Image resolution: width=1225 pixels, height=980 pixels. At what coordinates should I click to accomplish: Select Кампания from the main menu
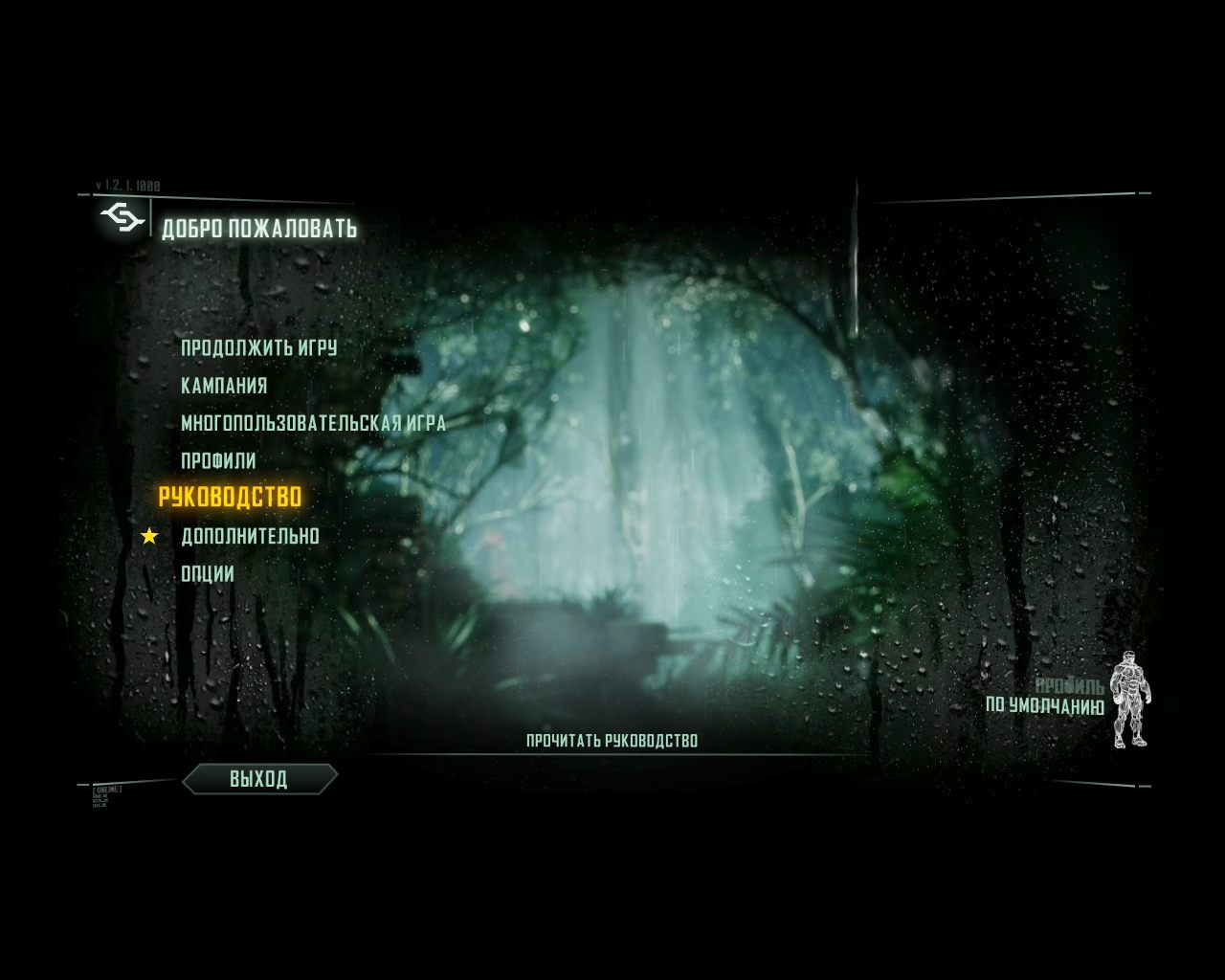tap(223, 384)
